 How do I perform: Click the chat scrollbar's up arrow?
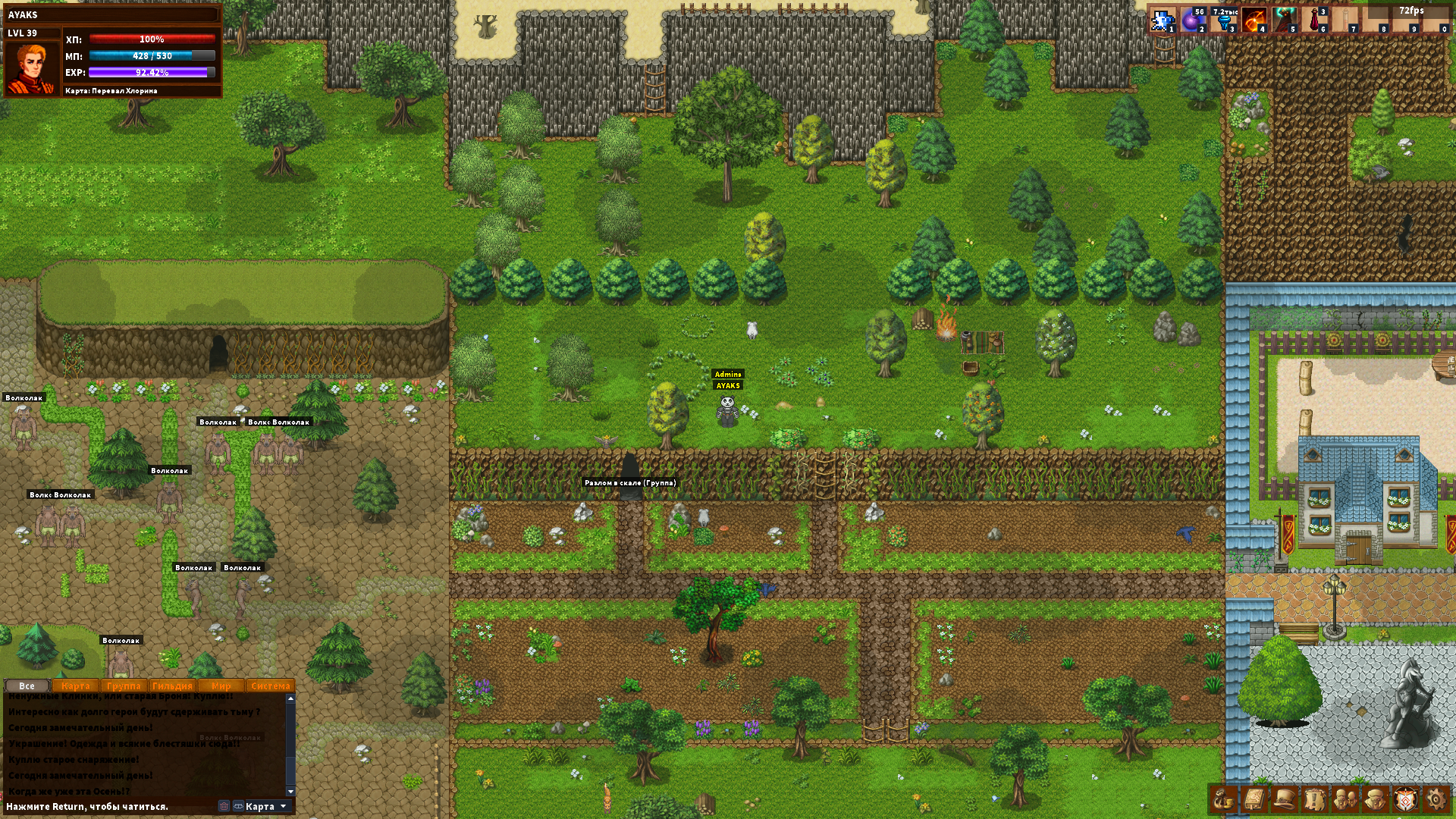click(290, 698)
